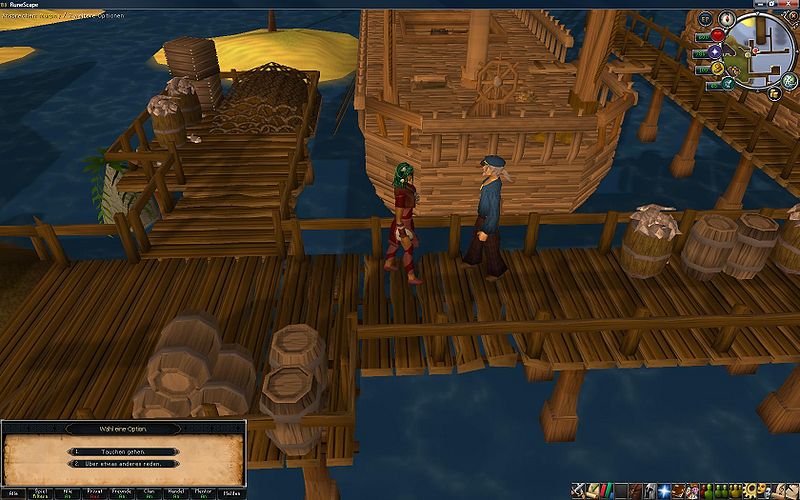Choose the 'Tauchen gehen.' dialogue option
This screenshot has width=800, height=500.
pos(110,451)
